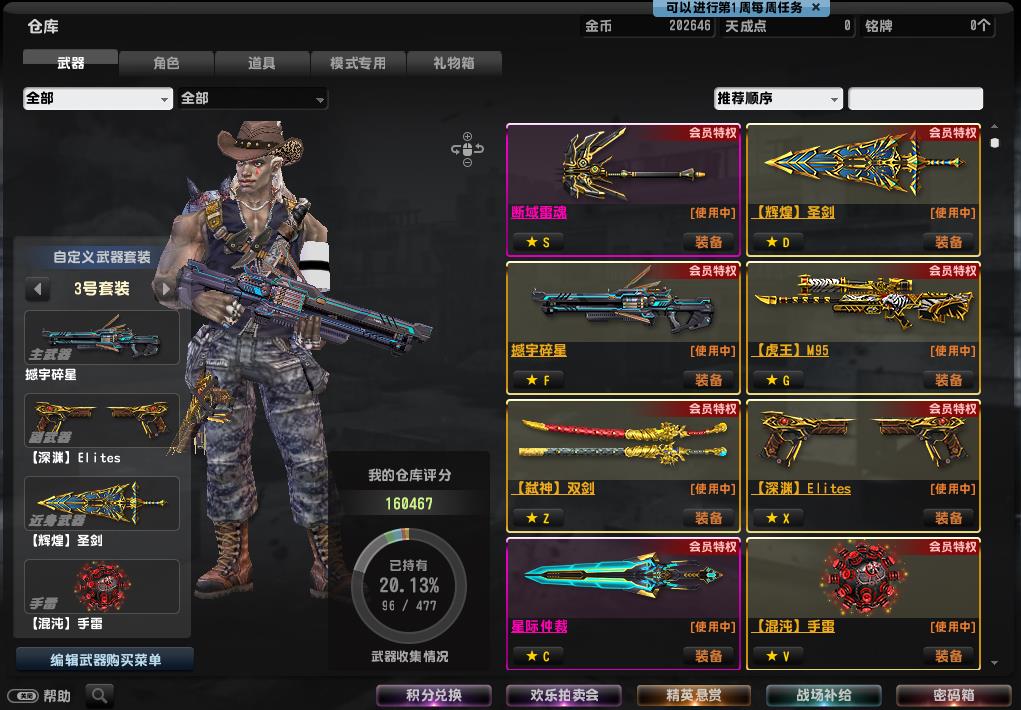Equip the 【混沌】手雷 grenade

[949, 656]
